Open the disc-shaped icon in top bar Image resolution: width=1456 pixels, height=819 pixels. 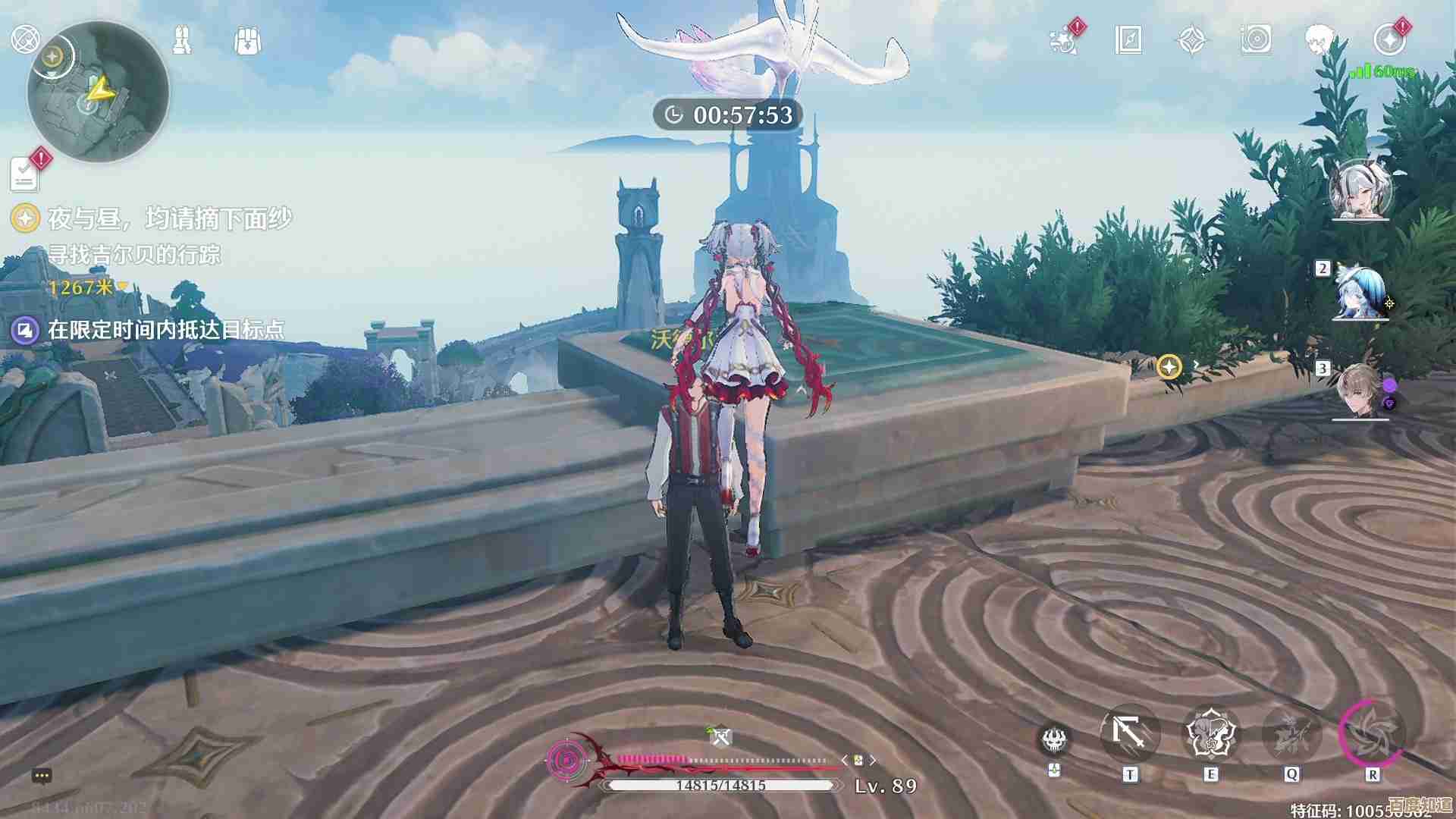coord(1256,39)
